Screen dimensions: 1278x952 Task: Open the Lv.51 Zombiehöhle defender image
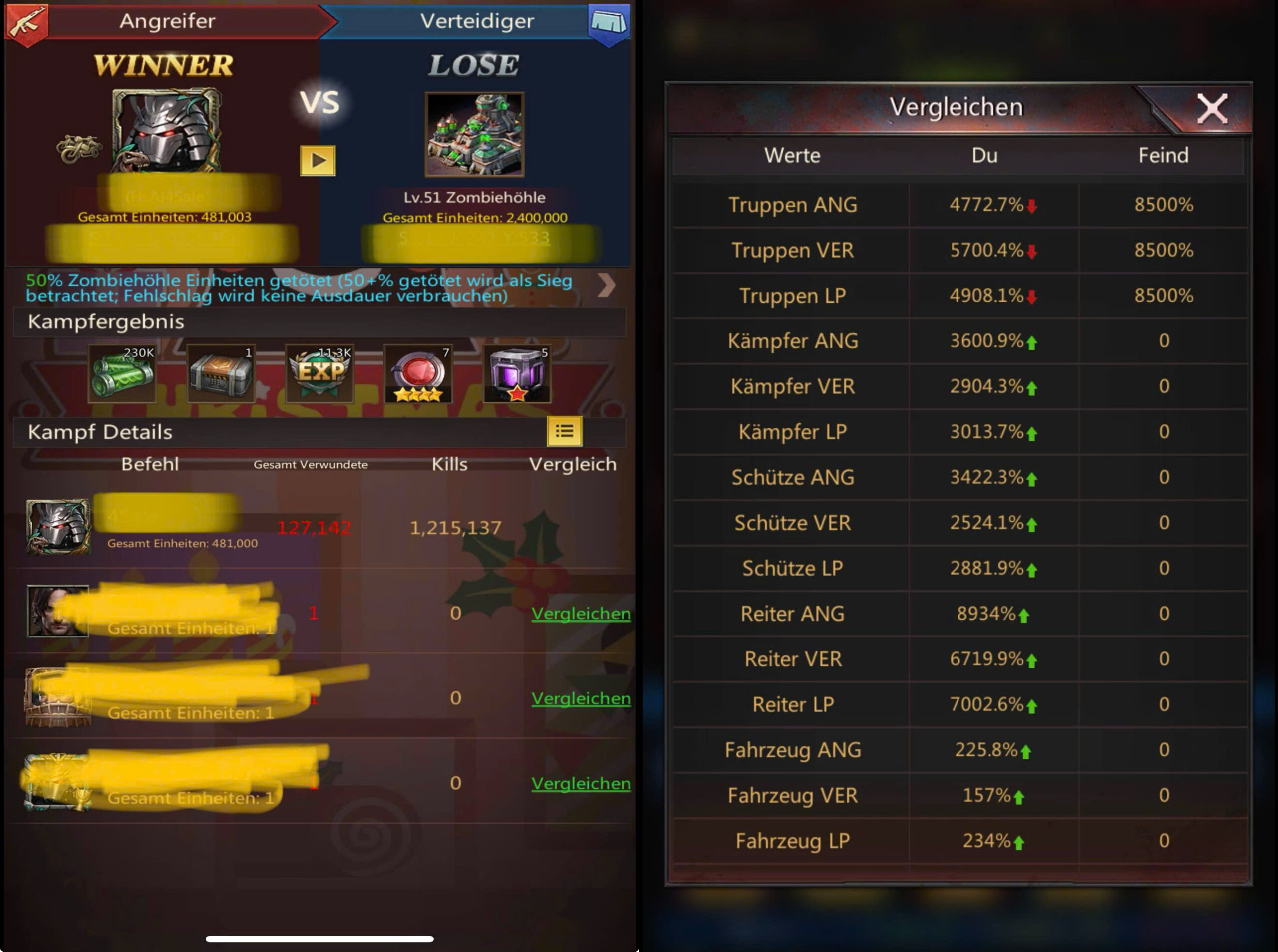pyautogui.click(x=474, y=134)
